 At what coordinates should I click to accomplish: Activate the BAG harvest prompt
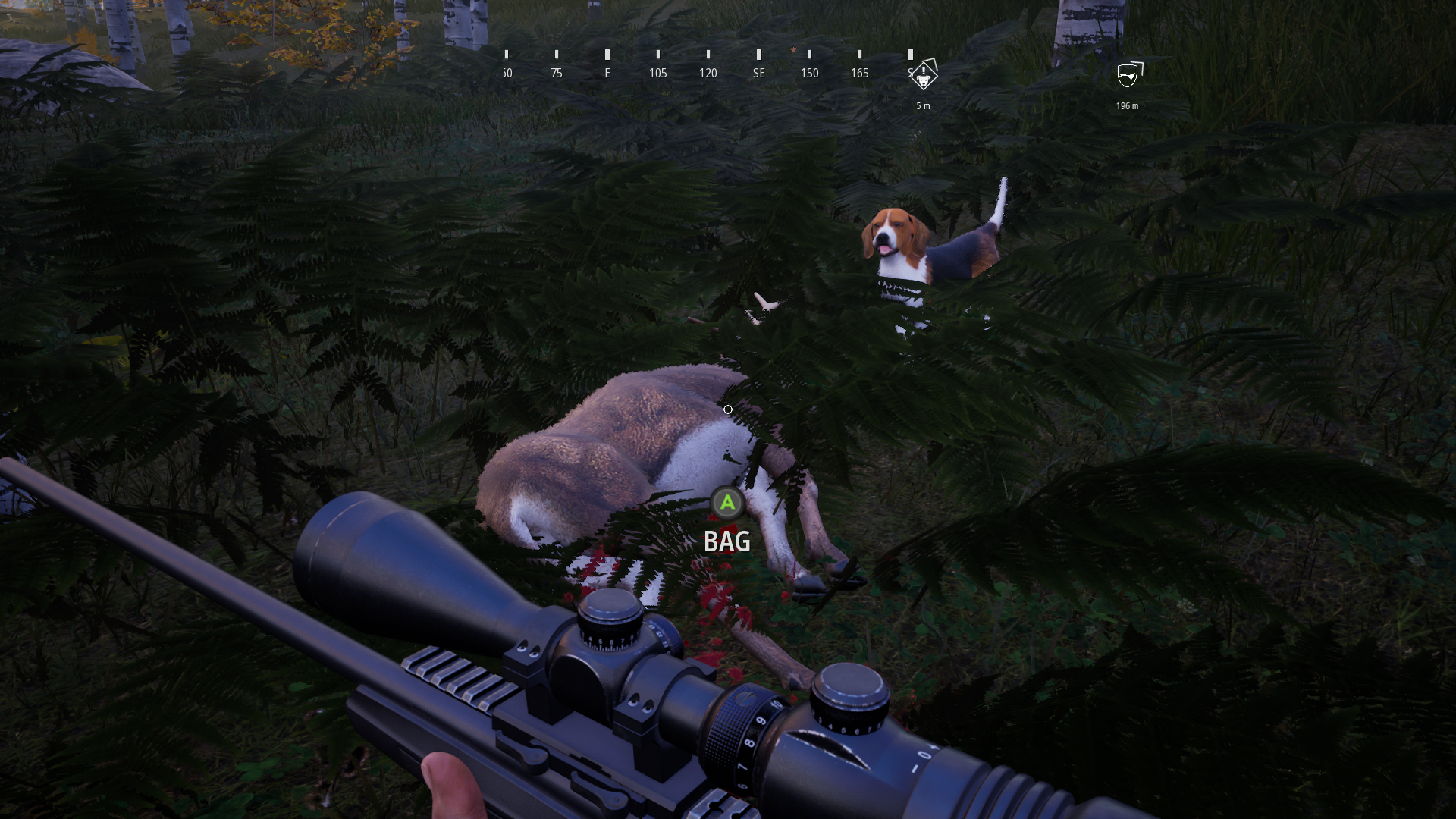[726, 541]
